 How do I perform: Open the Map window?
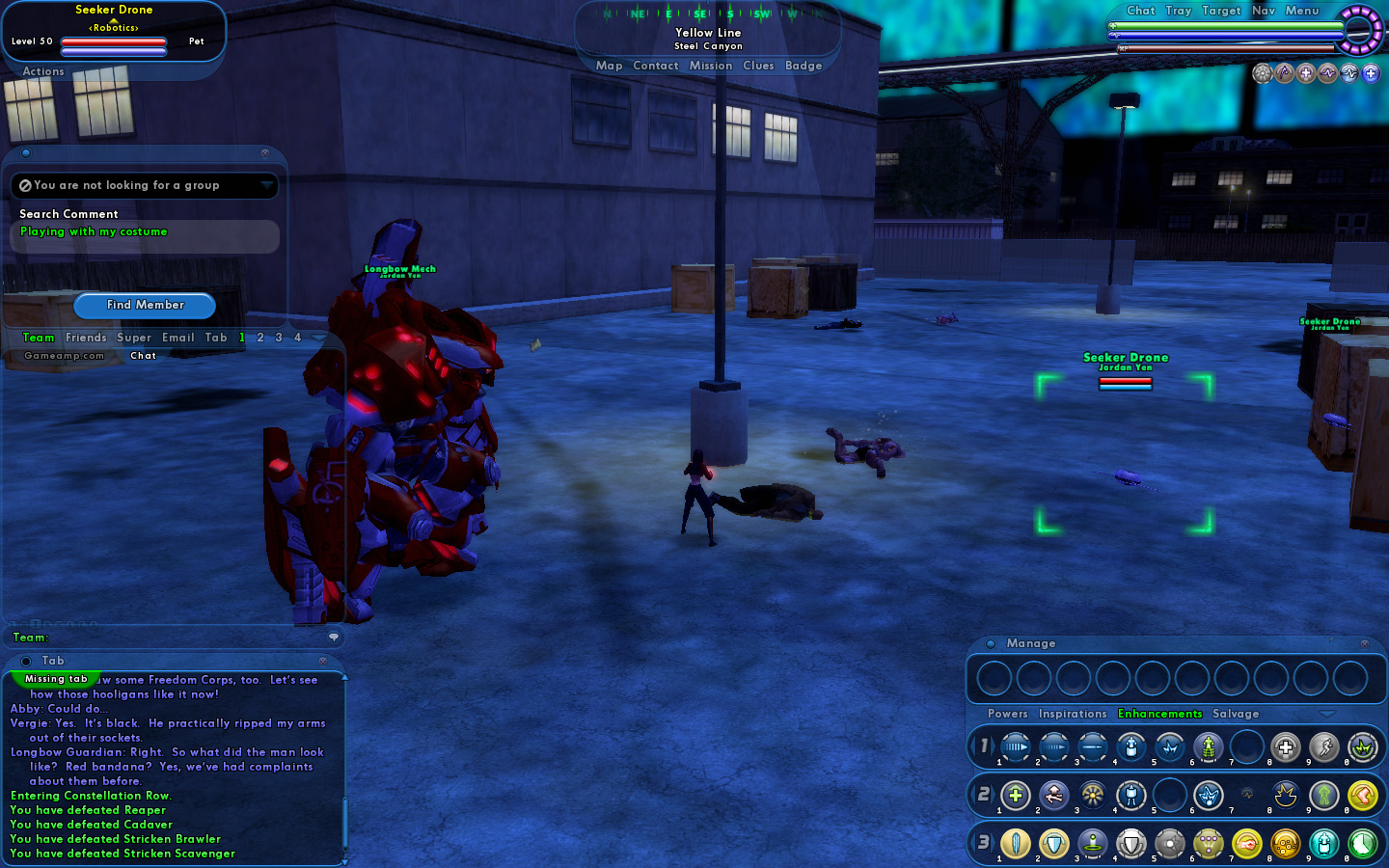pyautogui.click(x=609, y=66)
